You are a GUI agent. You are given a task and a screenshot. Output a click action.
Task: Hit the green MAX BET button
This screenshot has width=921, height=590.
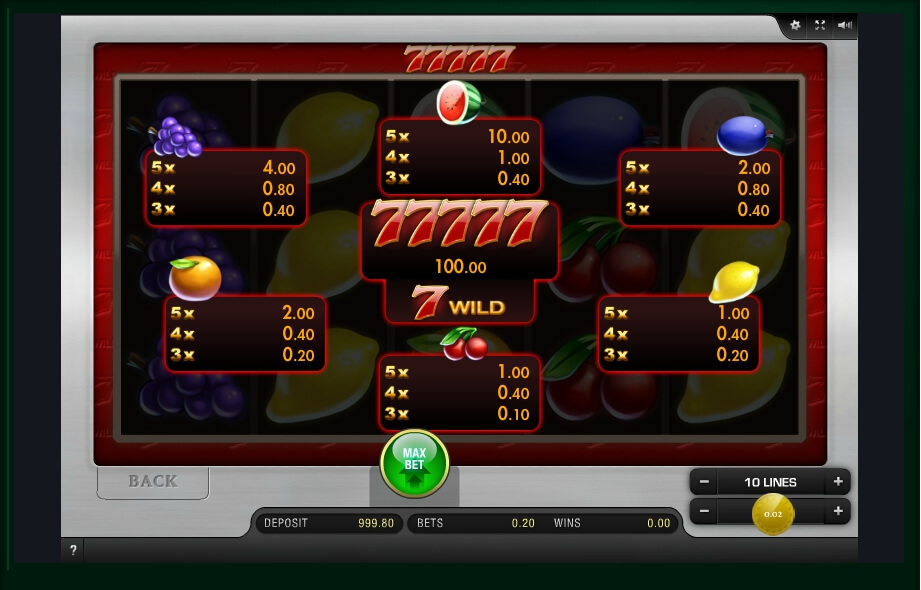click(414, 463)
